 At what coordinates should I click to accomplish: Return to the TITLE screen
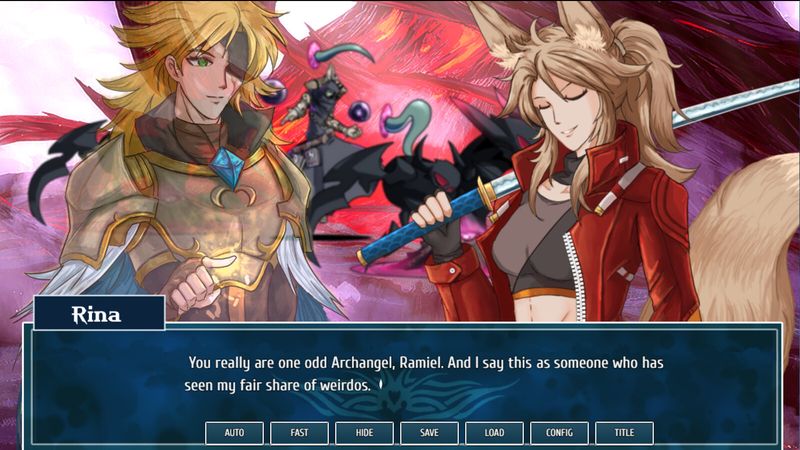[x=624, y=433]
